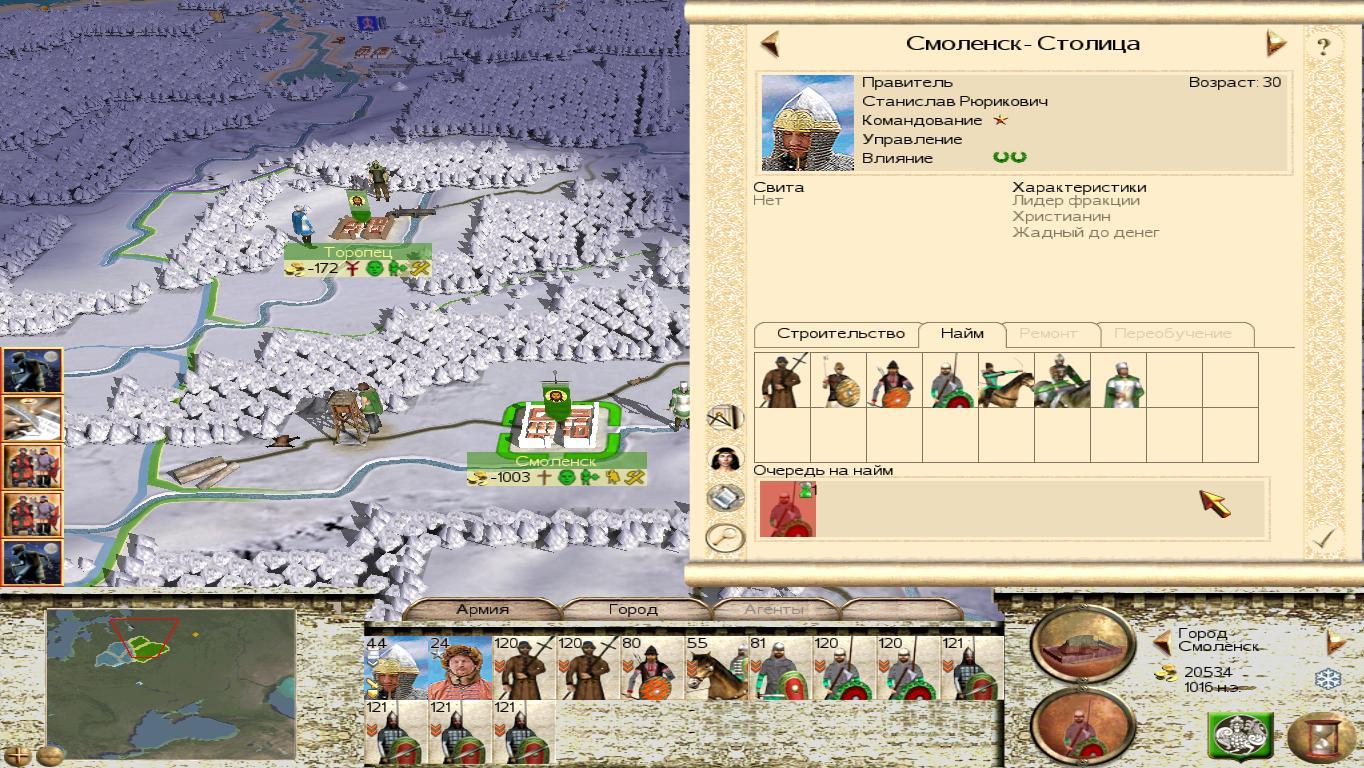The height and width of the screenshot is (768, 1364).
Task: Open the faction overview shield button
Action: 1240,738
